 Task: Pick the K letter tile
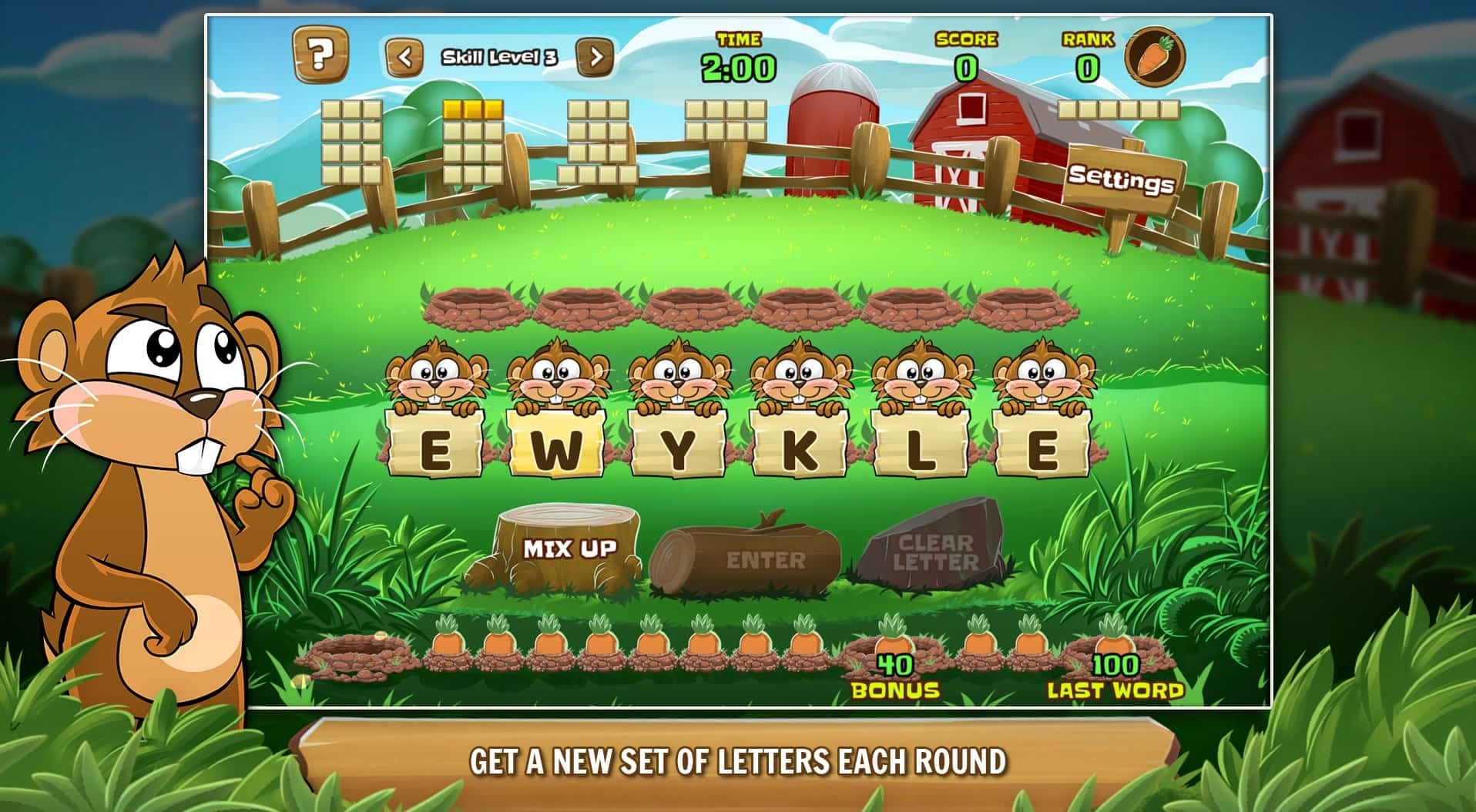pos(799,450)
